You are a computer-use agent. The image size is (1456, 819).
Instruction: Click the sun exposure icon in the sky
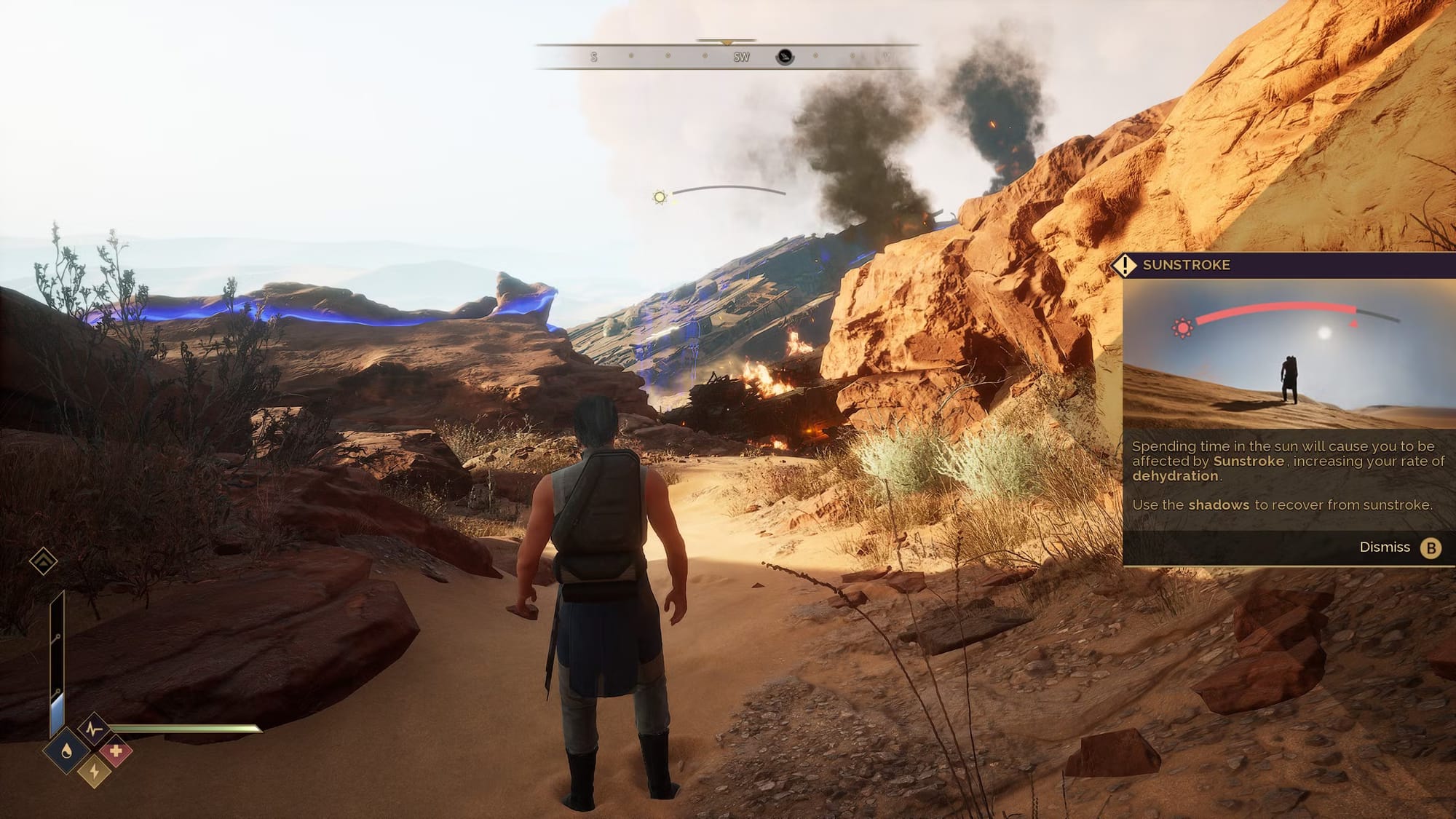pyautogui.click(x=660, y=197)
